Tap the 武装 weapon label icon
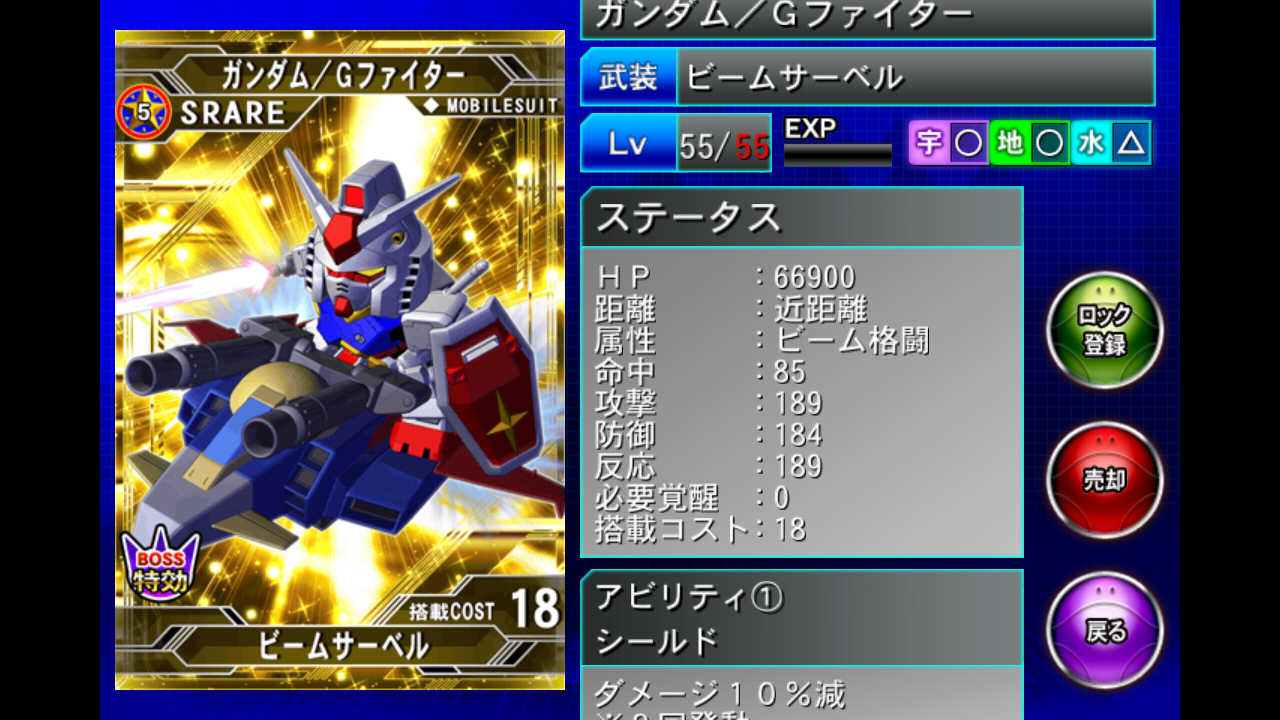This screenshot has height=720, width=1280. (x=626, y=76)
